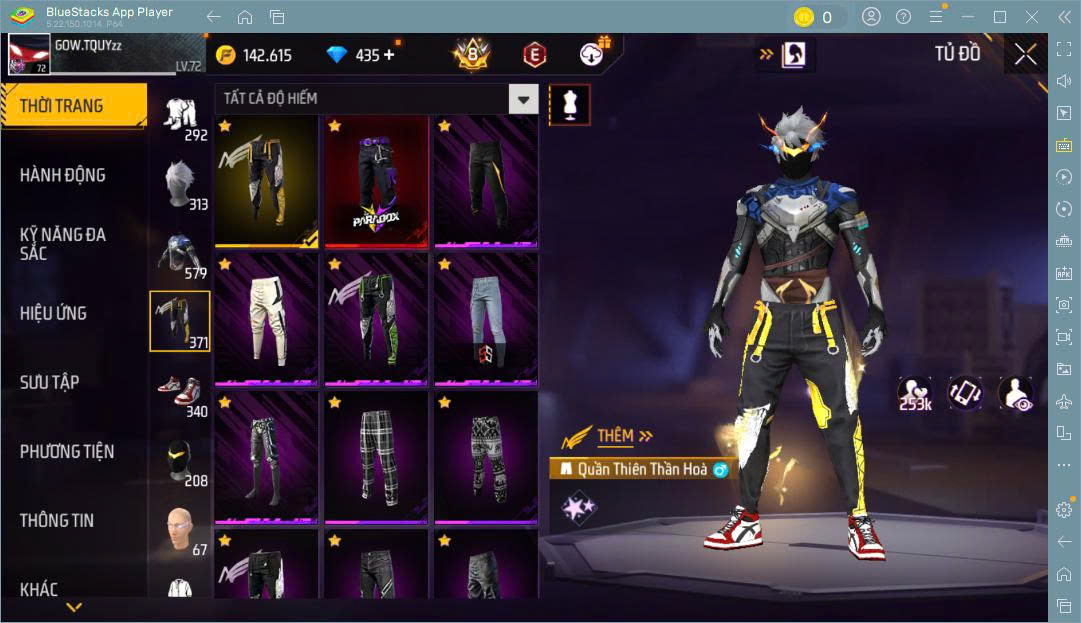Open the HÀNH ĐỘNG category
This screenshot has width=1081, height=623.
[x=63, y=175]
